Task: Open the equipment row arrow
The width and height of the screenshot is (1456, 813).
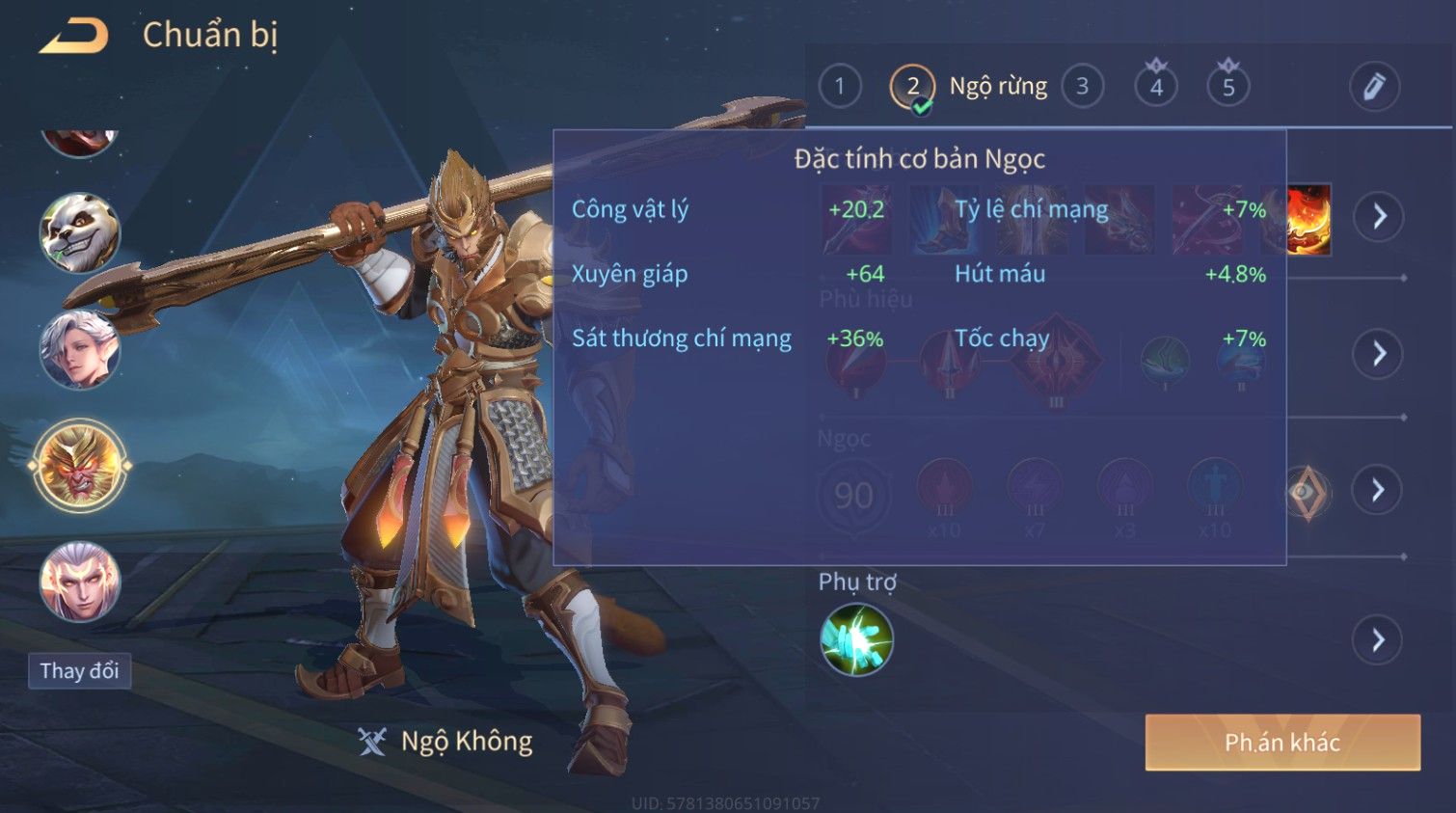Action: 1378,216
